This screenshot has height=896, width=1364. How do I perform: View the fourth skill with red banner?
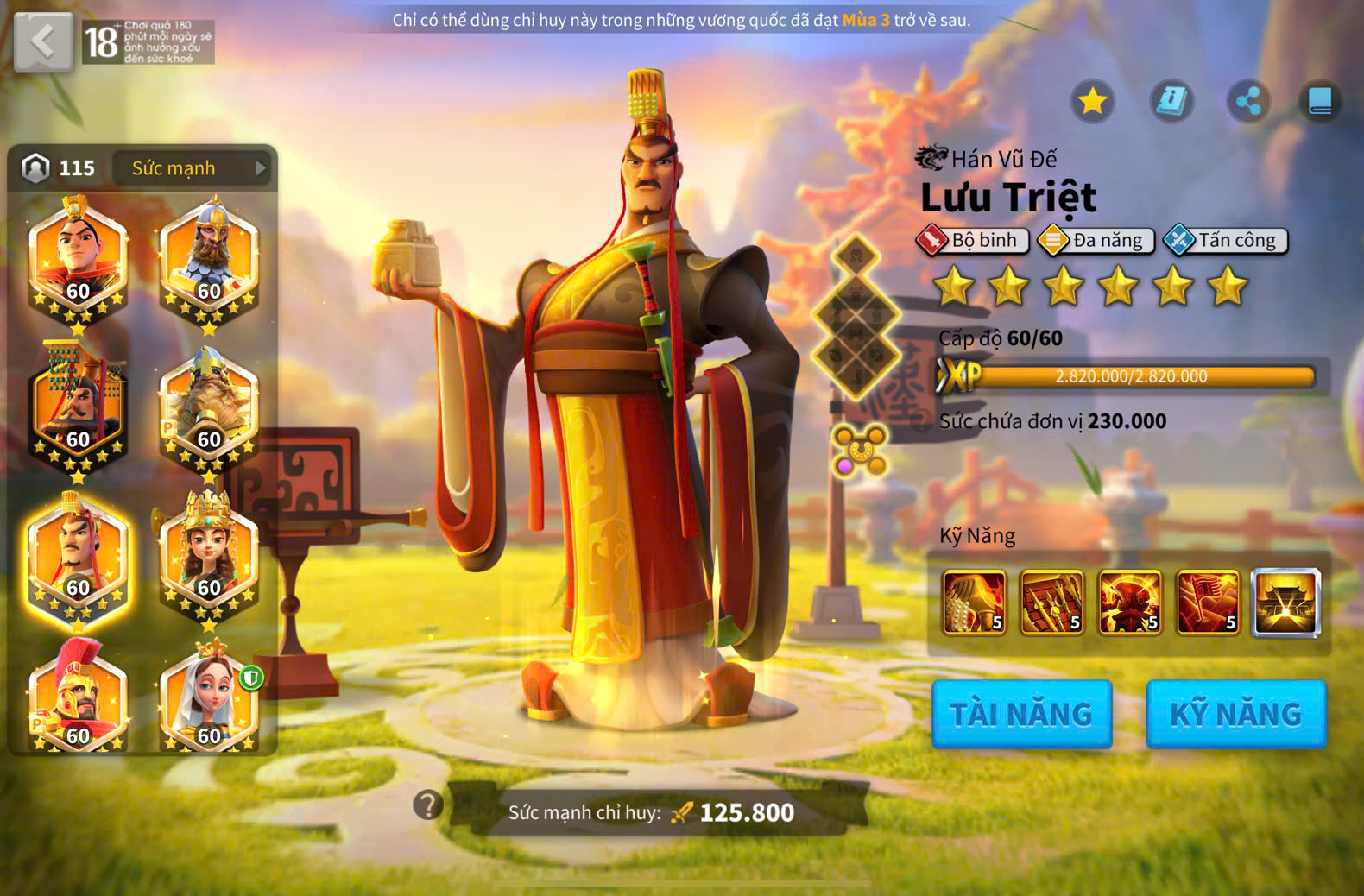(1207, 603)
